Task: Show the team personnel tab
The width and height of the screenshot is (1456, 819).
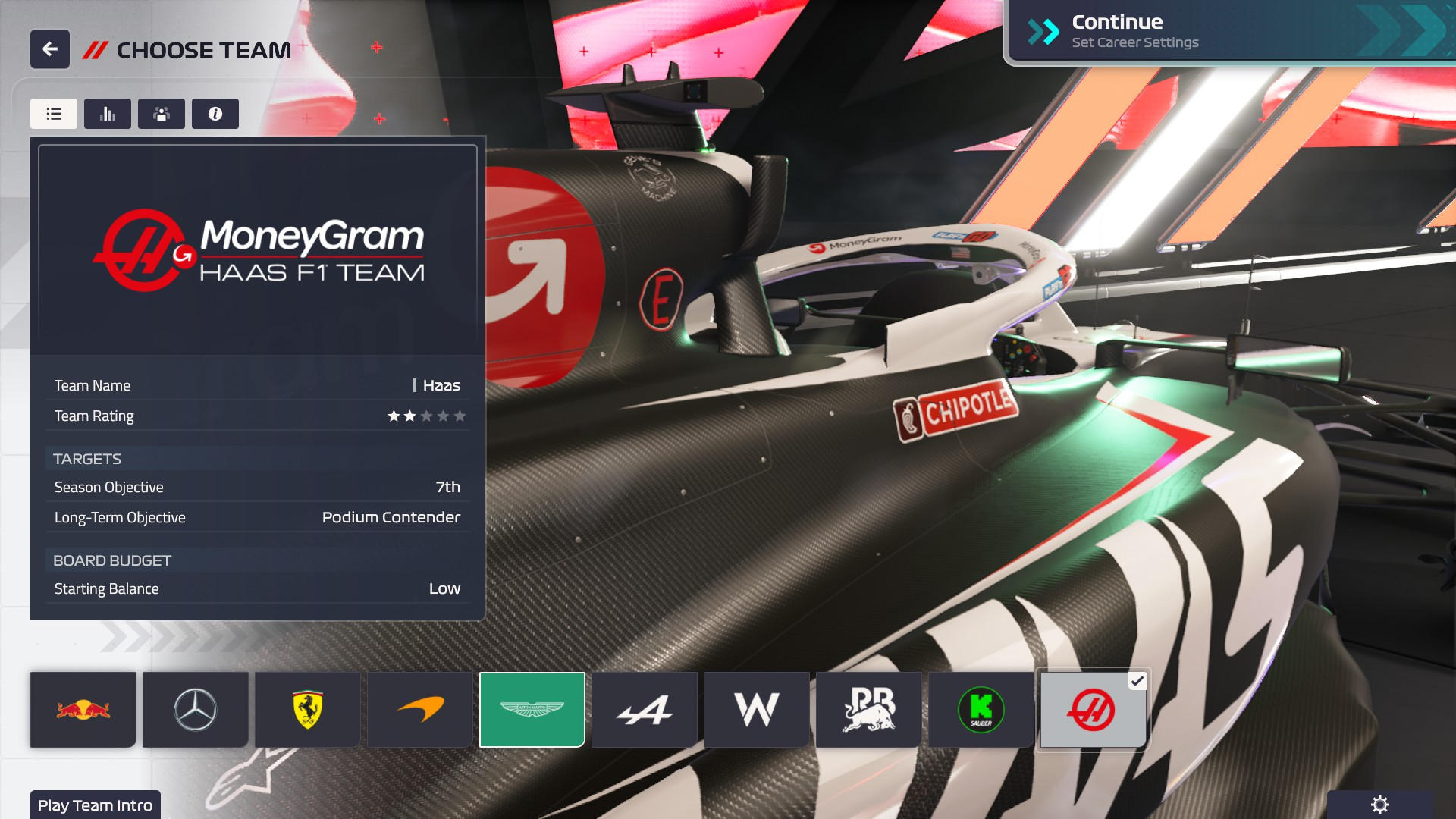Action: click(162, 114)
